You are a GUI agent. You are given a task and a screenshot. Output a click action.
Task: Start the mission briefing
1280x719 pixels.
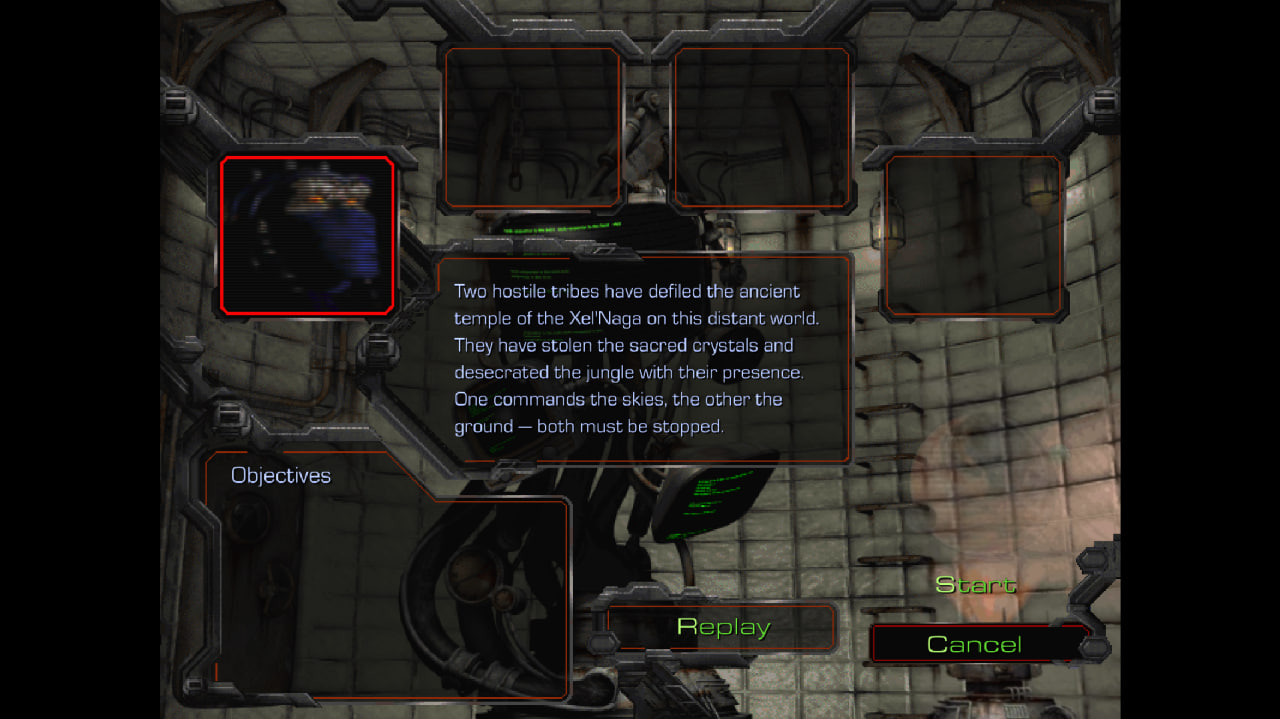[975, 585]
